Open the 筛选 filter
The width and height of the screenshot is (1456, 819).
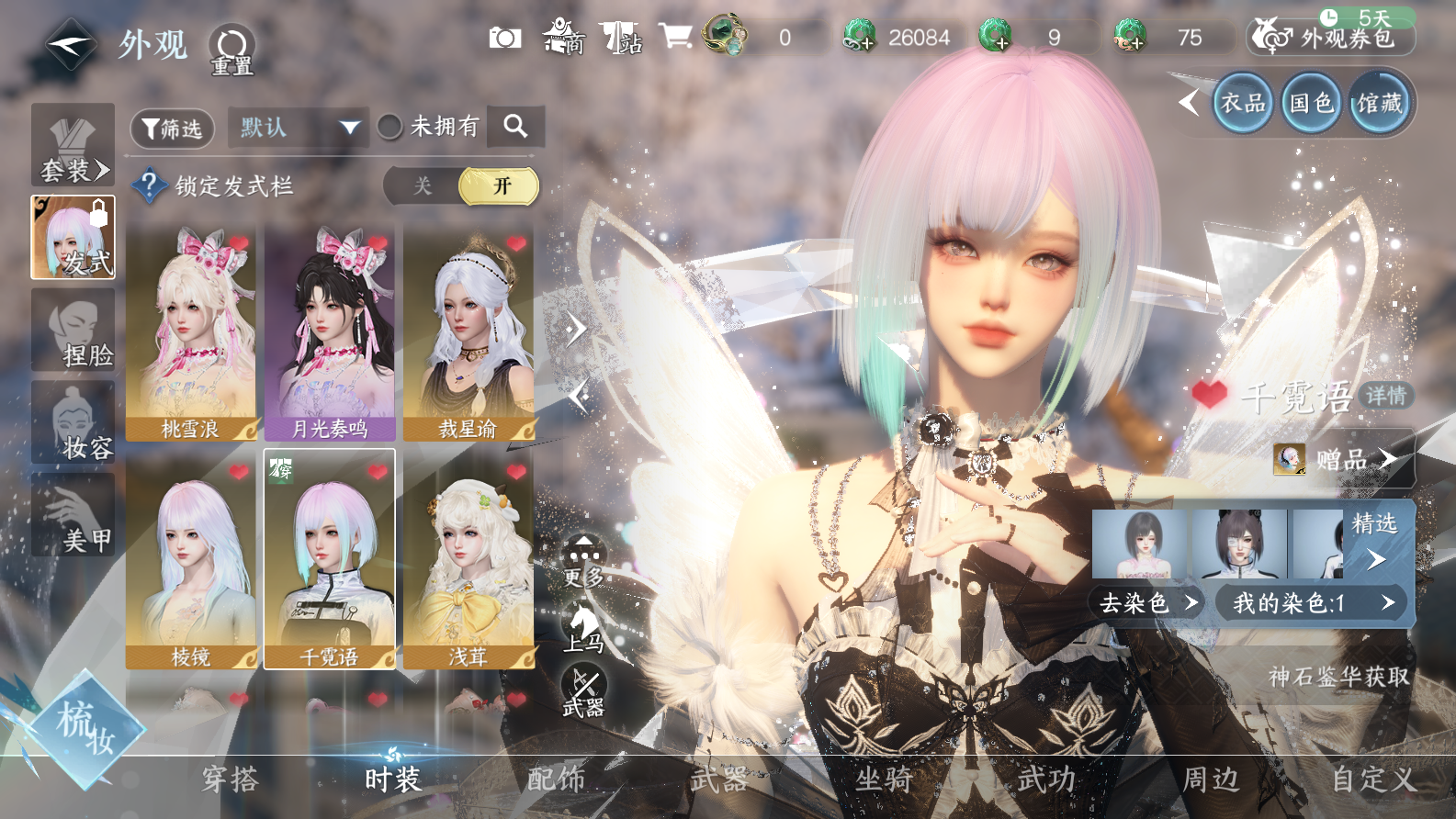173,129
